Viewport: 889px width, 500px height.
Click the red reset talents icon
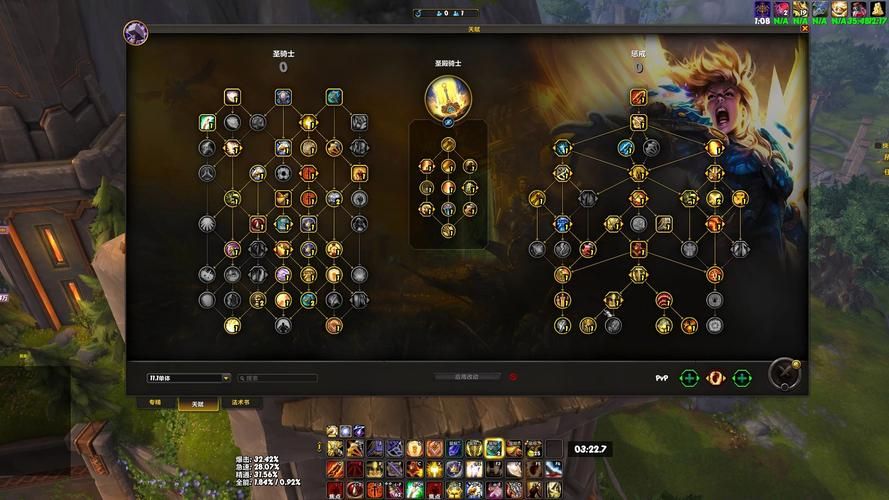[x=513, y=377]
